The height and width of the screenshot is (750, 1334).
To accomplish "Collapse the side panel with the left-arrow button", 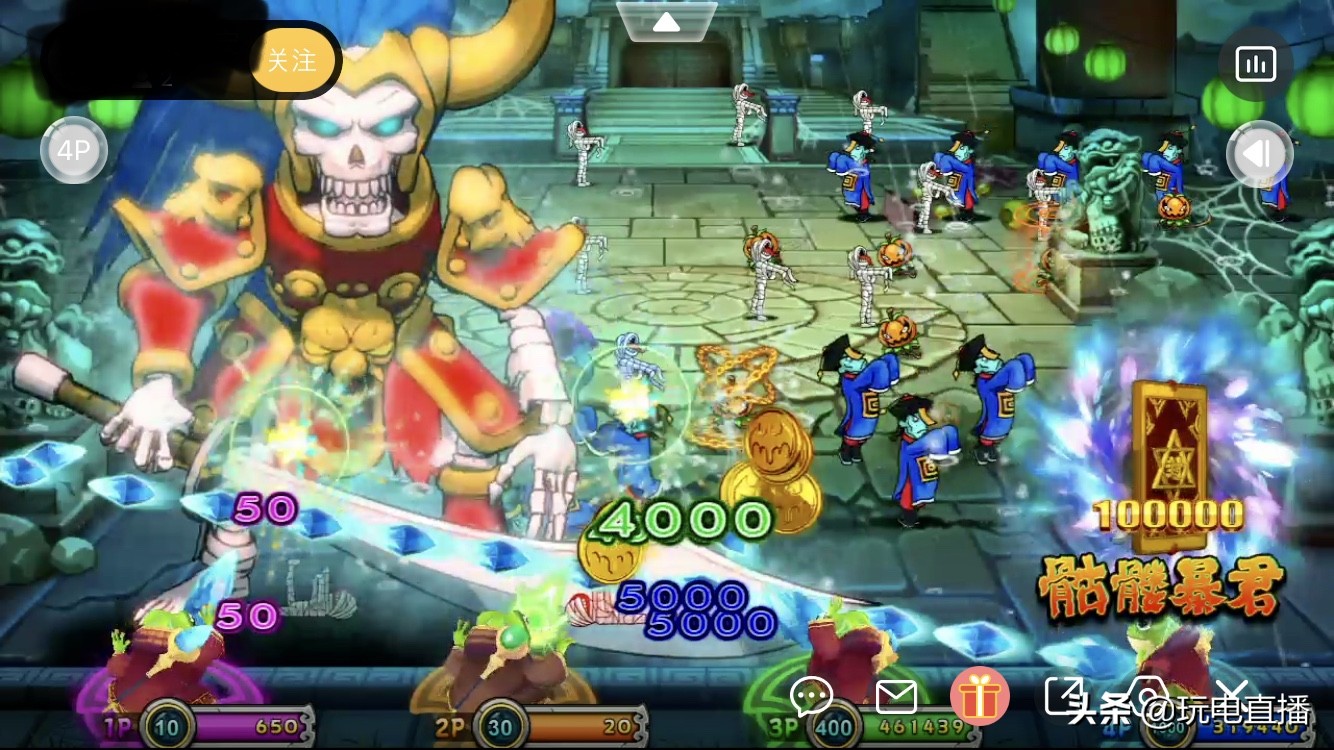I will click(1259, 153).
